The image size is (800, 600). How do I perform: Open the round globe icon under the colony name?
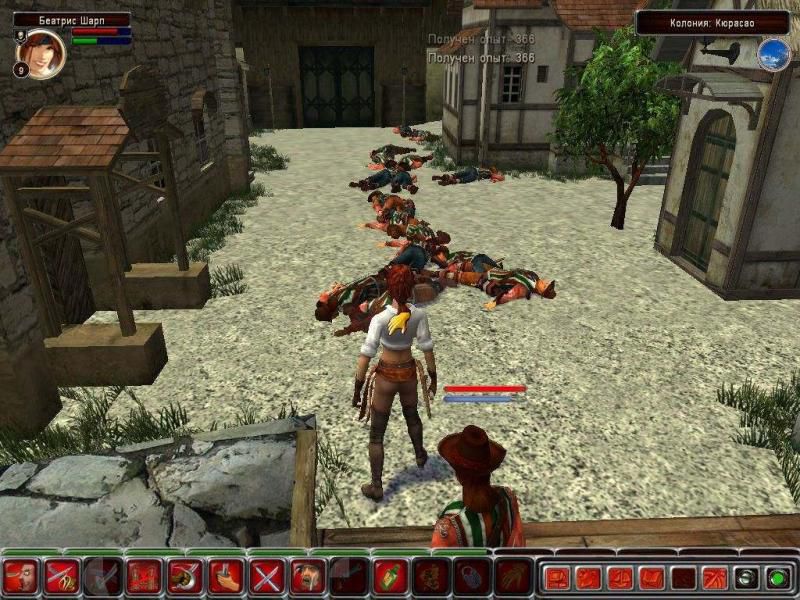773,54
